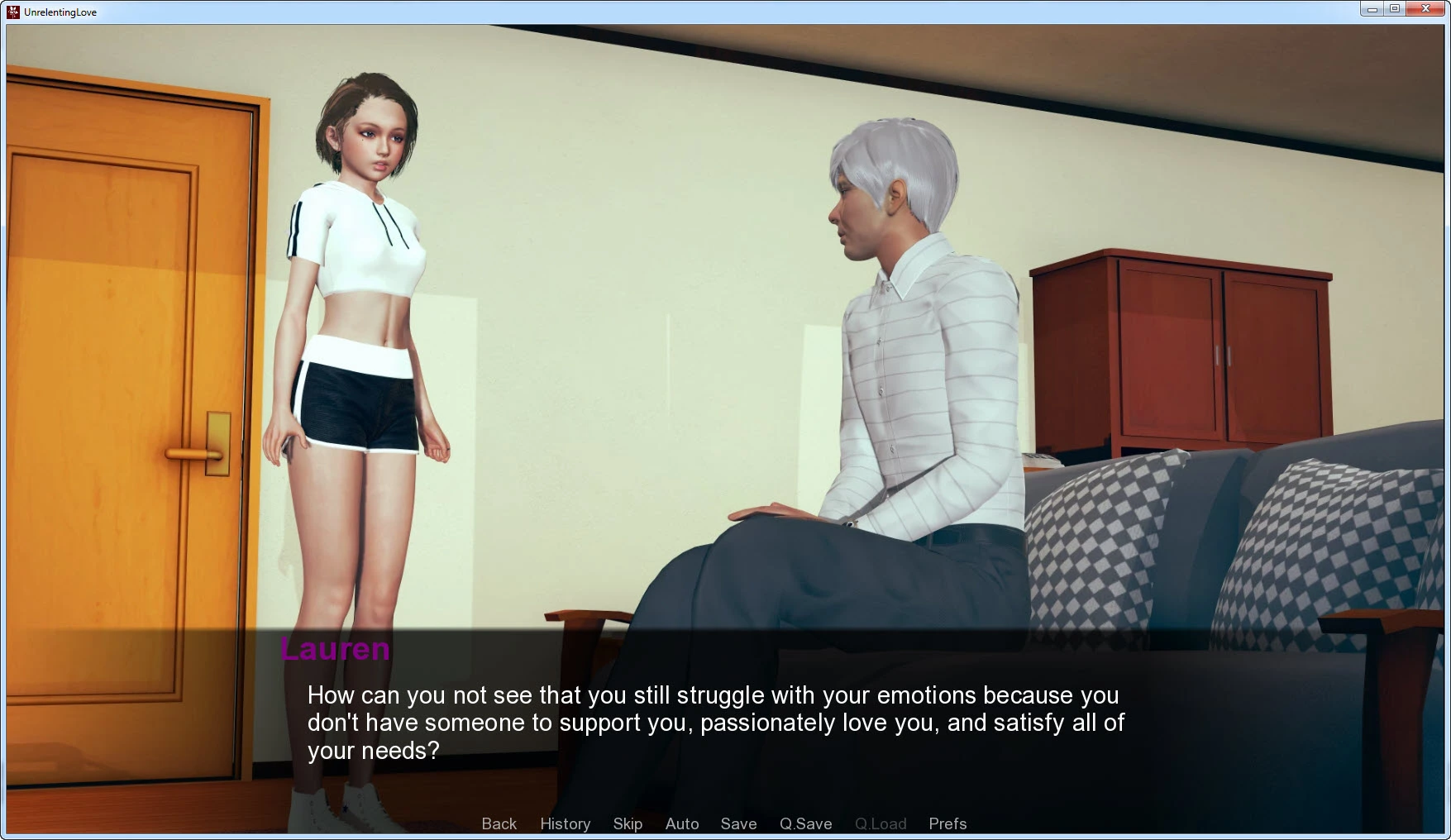
Task: Open the dialogue History log
Action: coord(565,823)
